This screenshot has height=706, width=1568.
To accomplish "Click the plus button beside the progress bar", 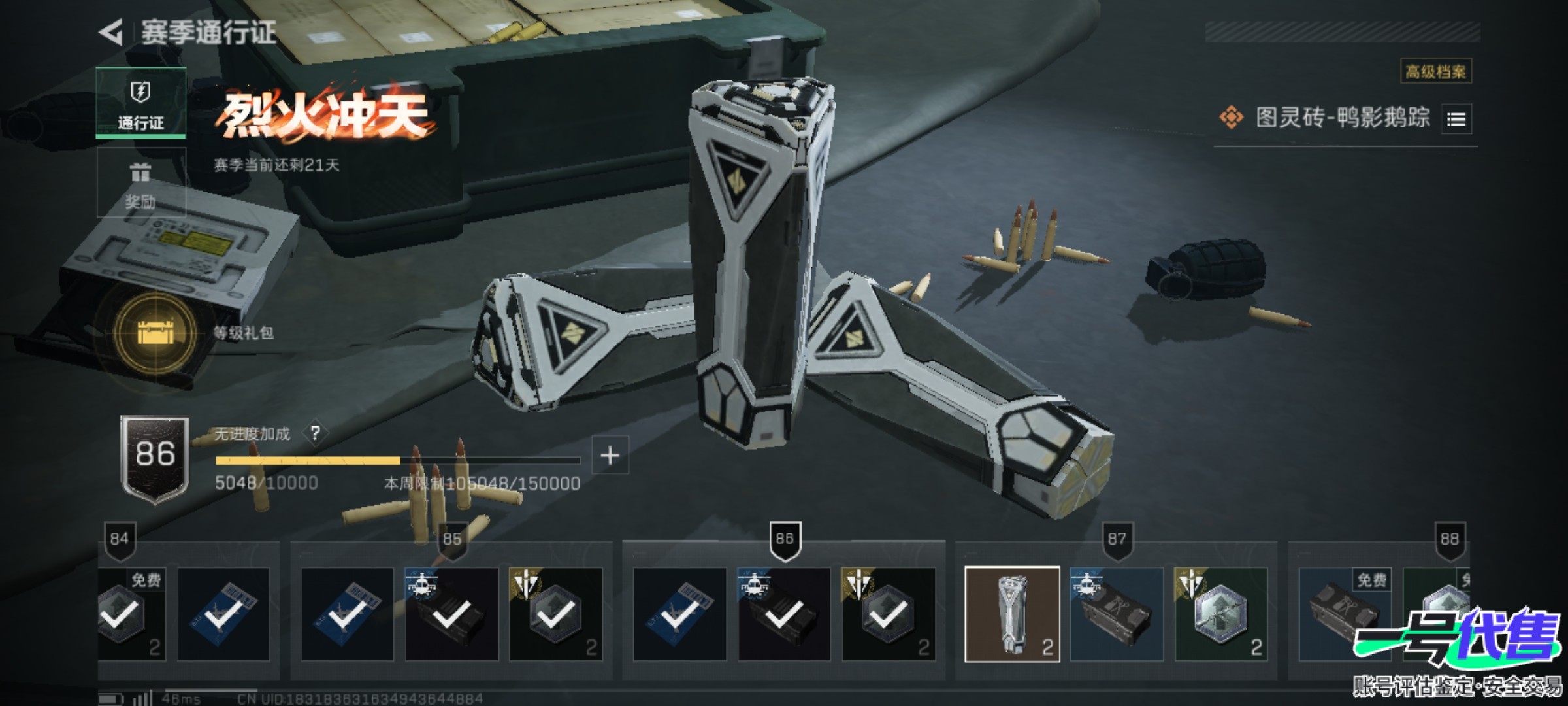I will tap(610, 455).
